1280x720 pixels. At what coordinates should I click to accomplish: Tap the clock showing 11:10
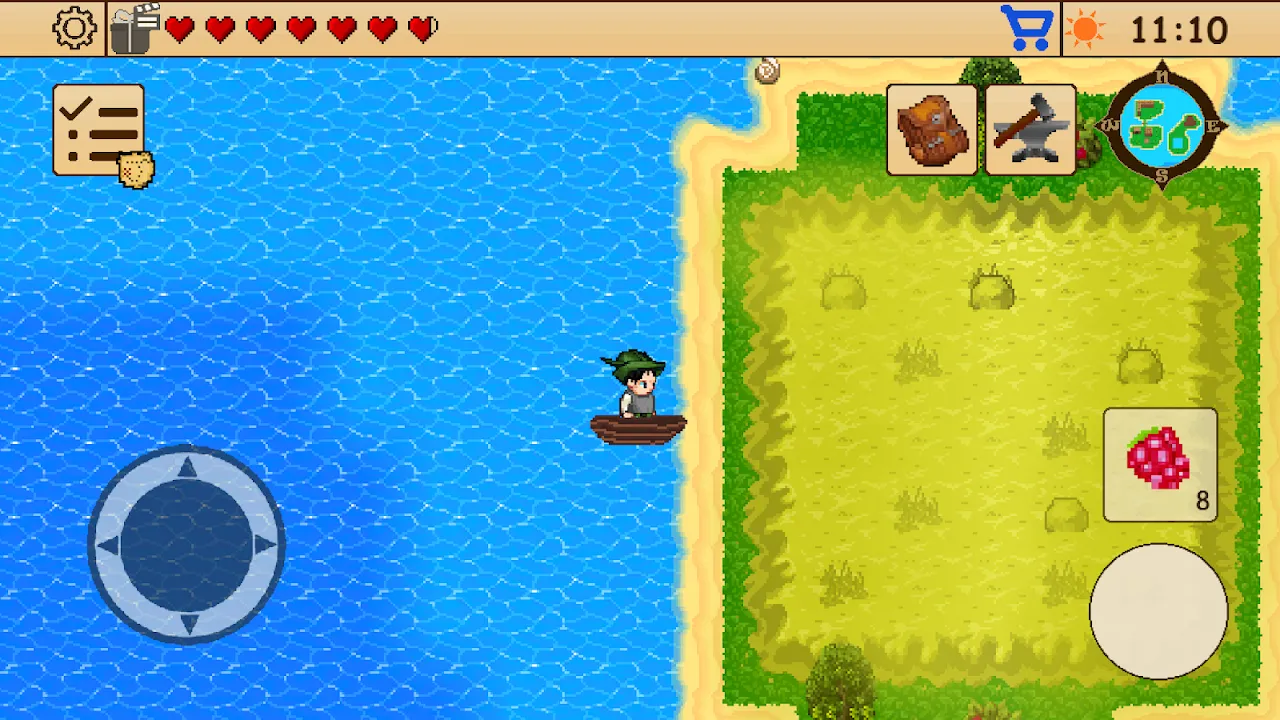[x=1182, y=28]
